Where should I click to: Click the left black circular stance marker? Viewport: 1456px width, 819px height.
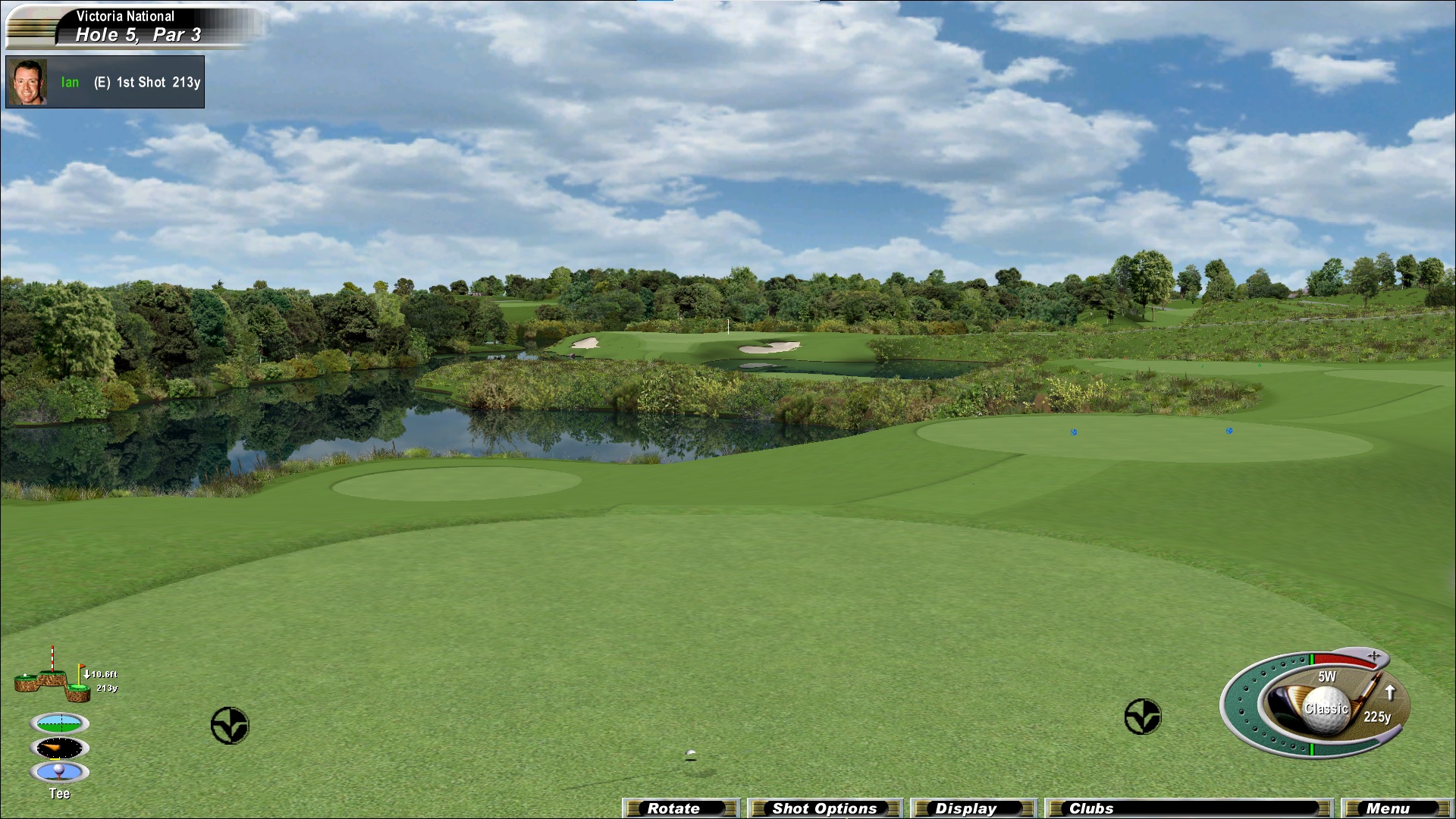230,726
